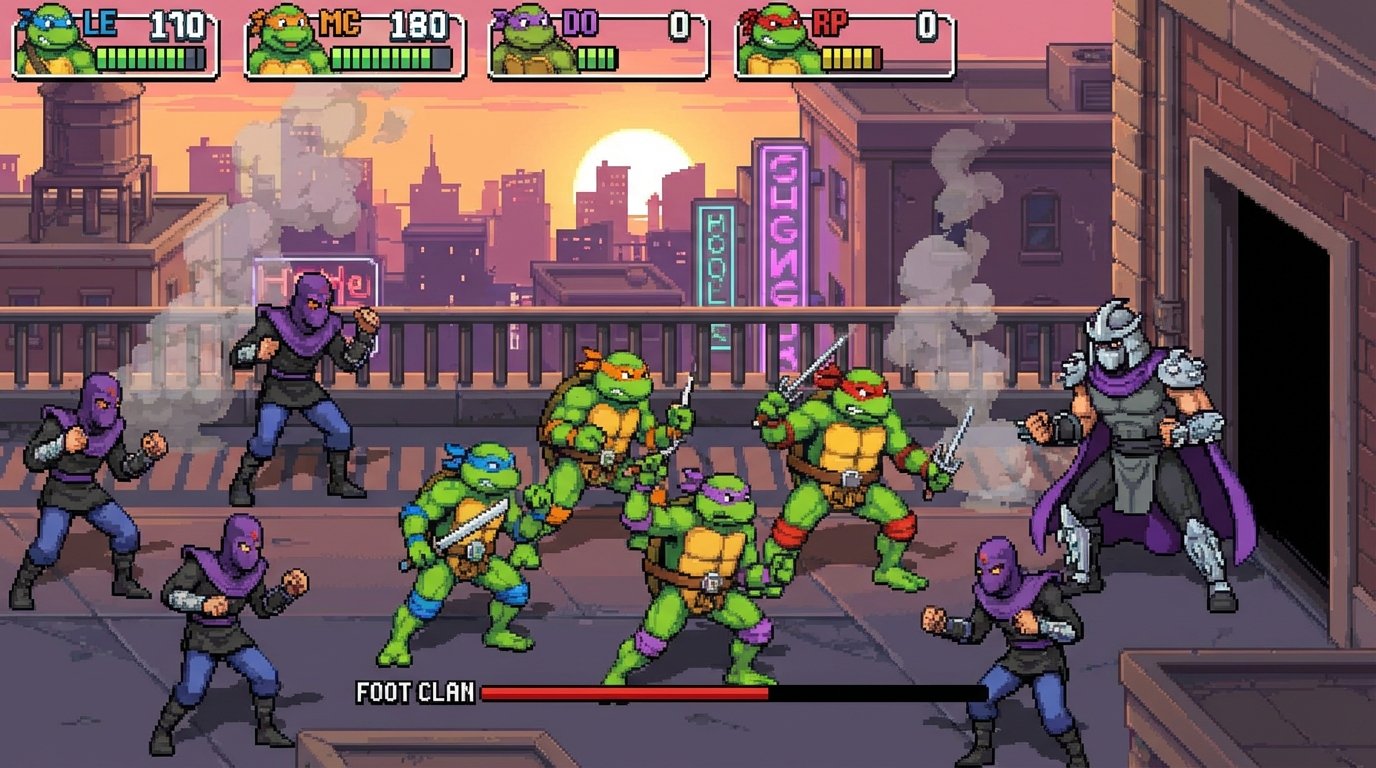Click the jumping Foot soldier on upper ledge
This screenshot has width=1376, height=768.
click(300, 400)
